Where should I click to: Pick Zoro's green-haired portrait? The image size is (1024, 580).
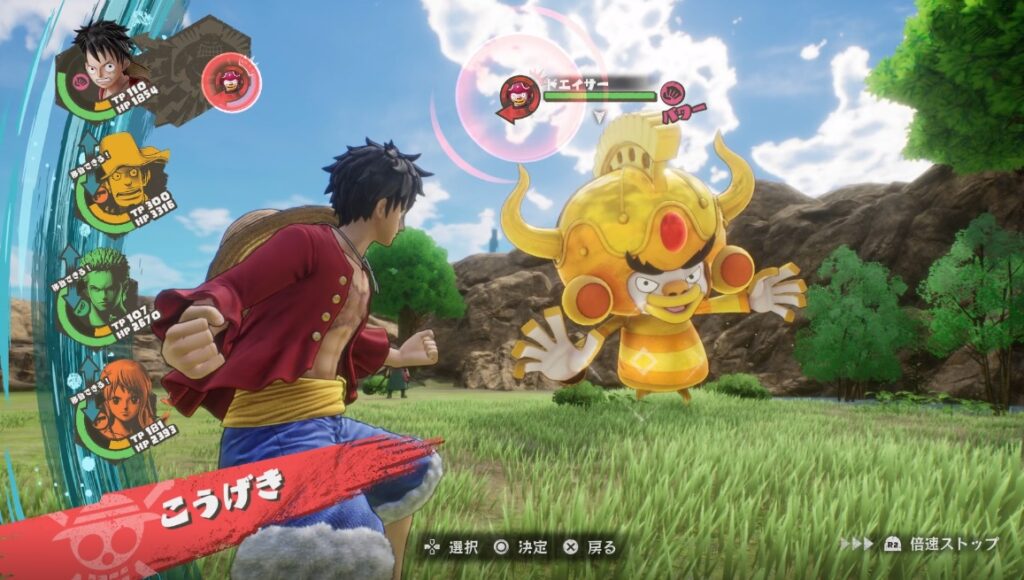click(x=102, y=285)
